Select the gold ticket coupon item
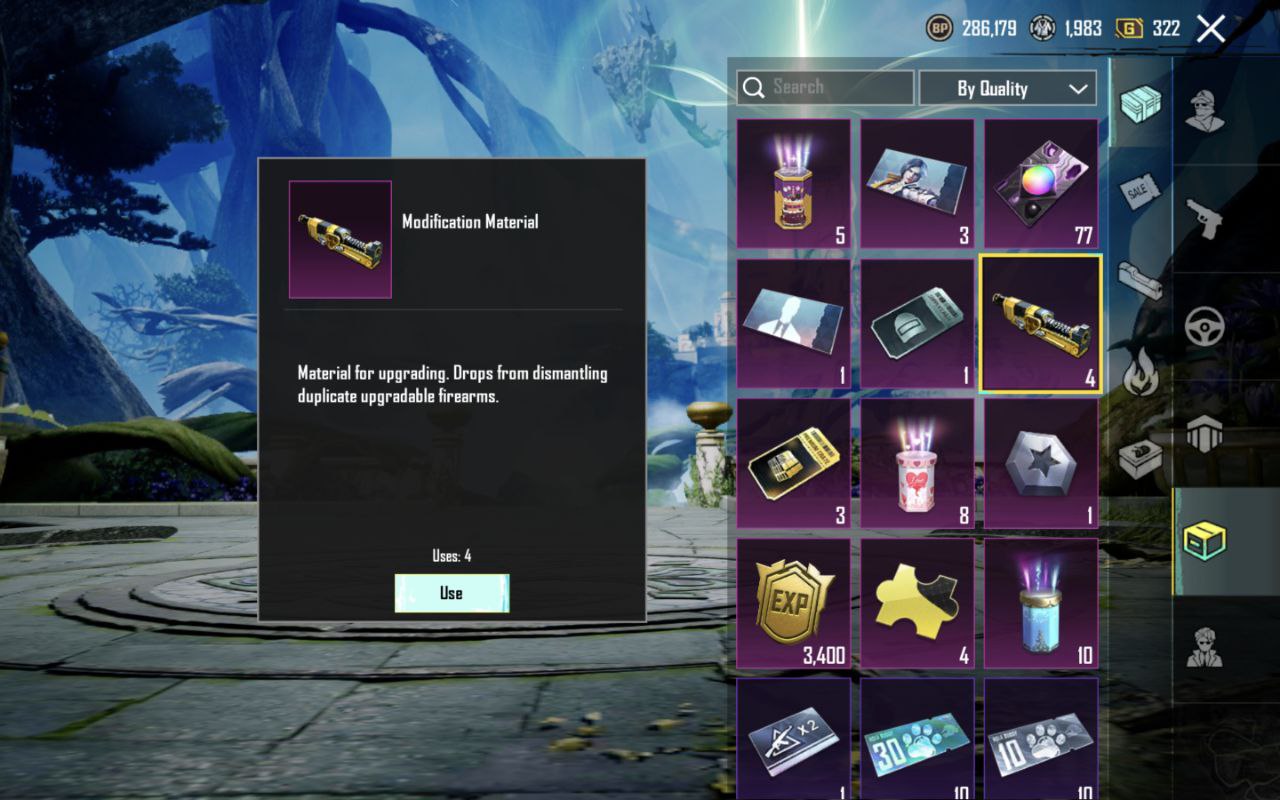The image size is (1280, 800). [x=793, y=464]
